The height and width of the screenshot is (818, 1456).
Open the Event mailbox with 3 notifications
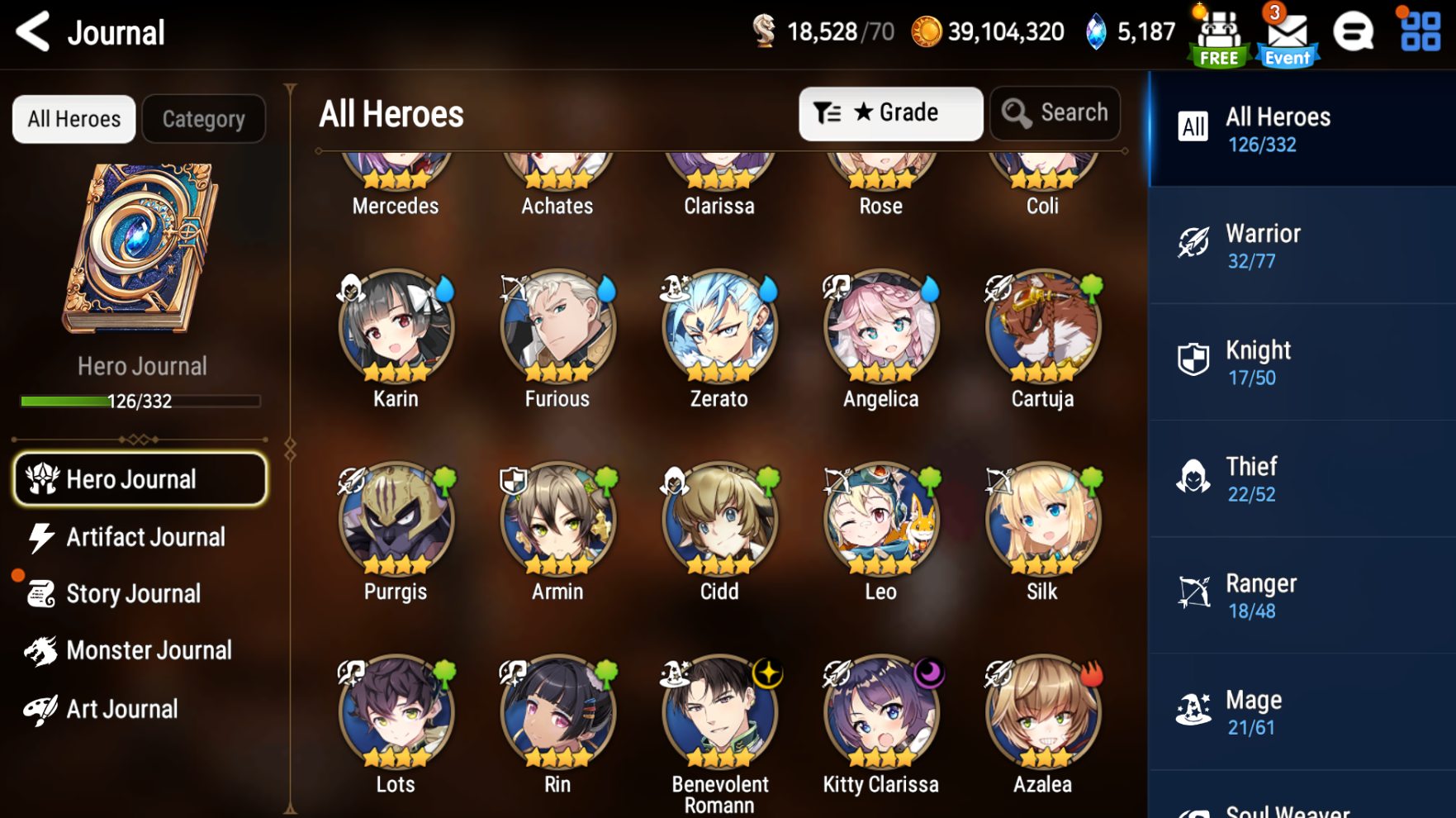(x=1287, y=35)
